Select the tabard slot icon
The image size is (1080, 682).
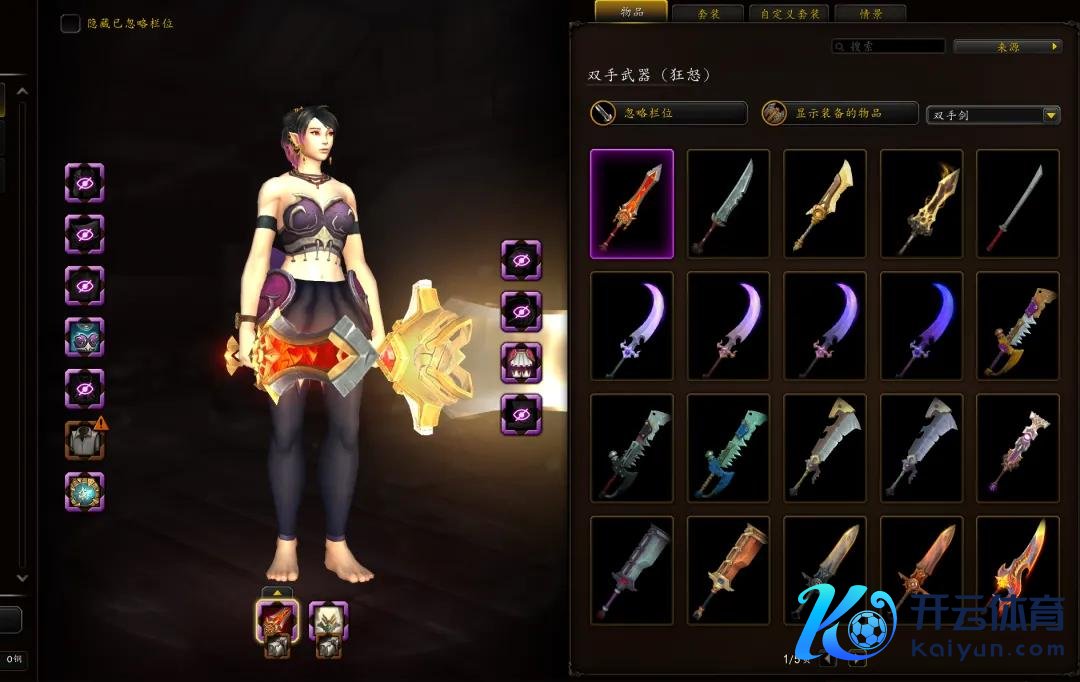[85, 491]
